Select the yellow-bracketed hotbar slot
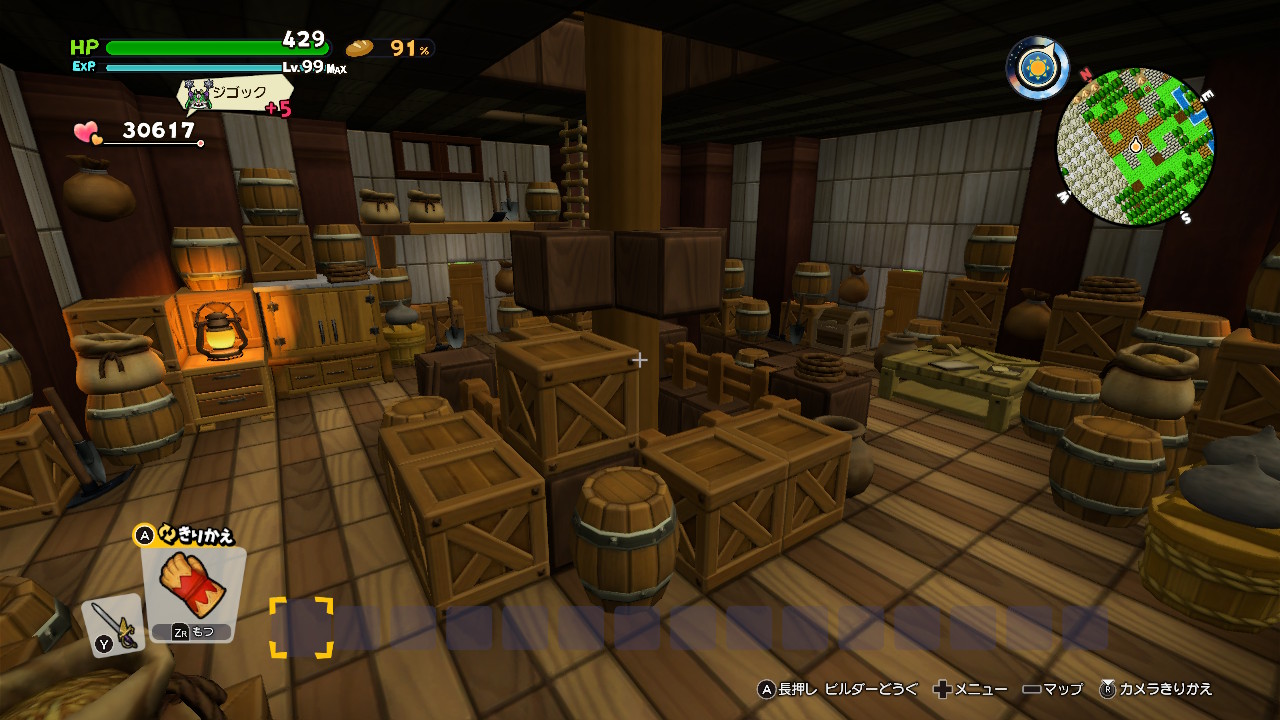 [x=301, y=627]
